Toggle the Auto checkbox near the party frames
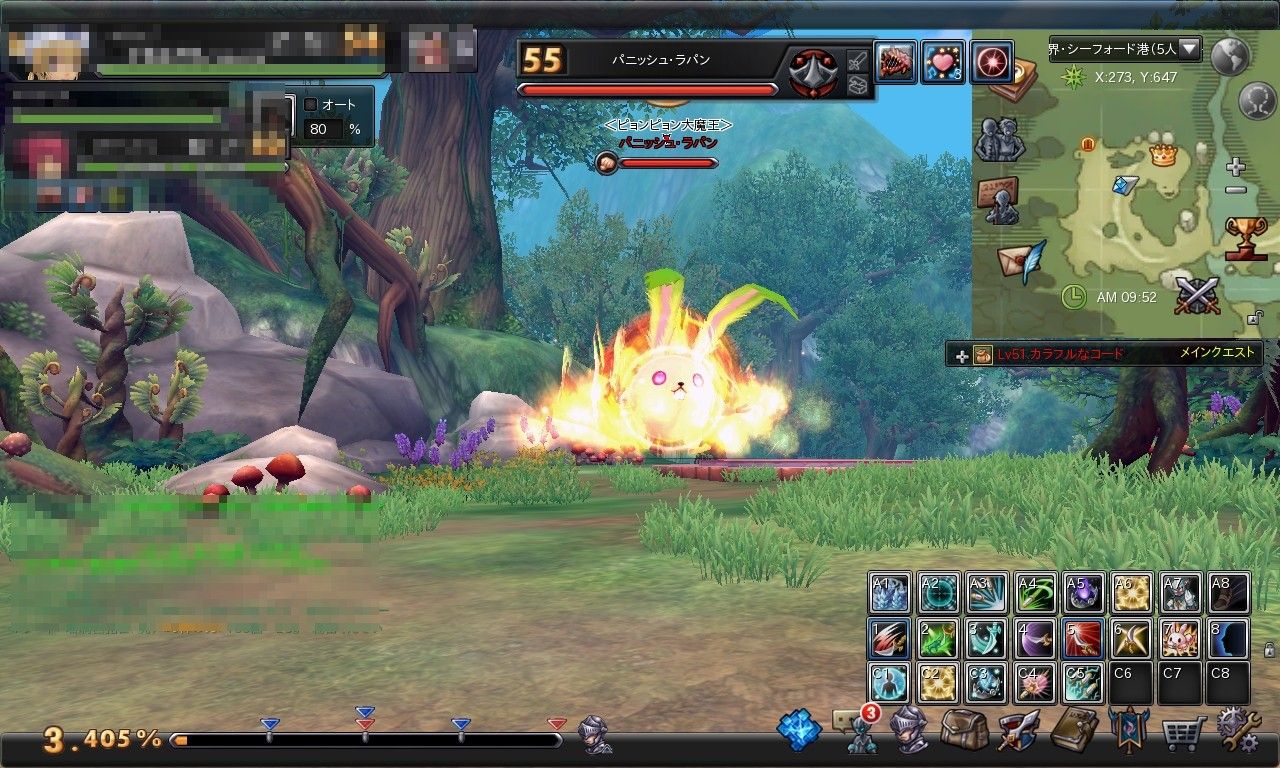The image size is (1280, 768). 310,104
